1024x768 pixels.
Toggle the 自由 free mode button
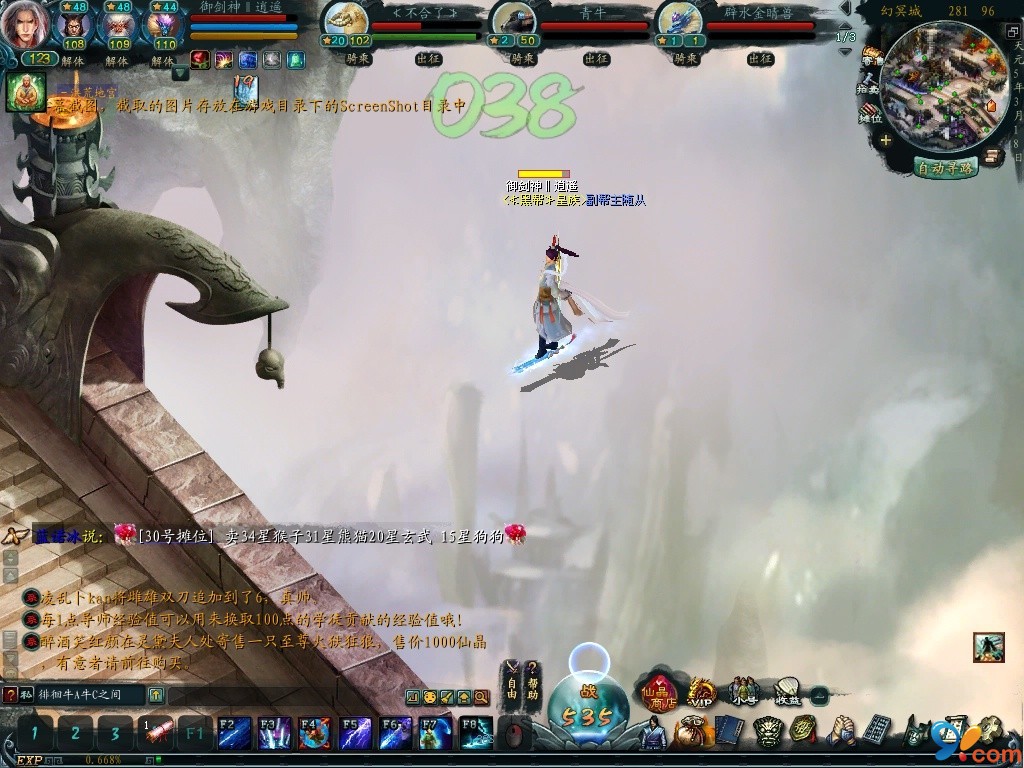click(511, 681)
